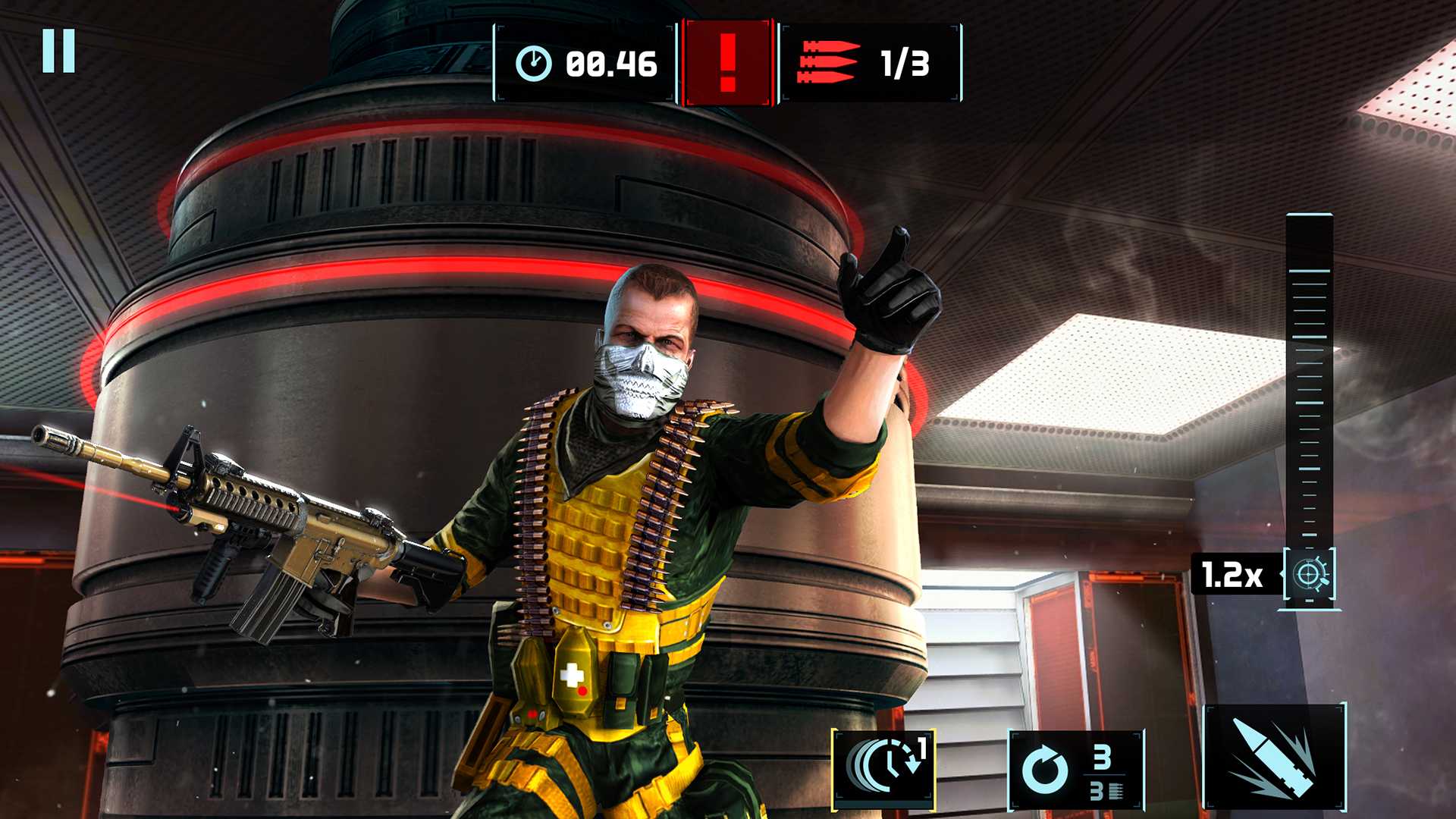Pause the game with the pause icon

58,52
